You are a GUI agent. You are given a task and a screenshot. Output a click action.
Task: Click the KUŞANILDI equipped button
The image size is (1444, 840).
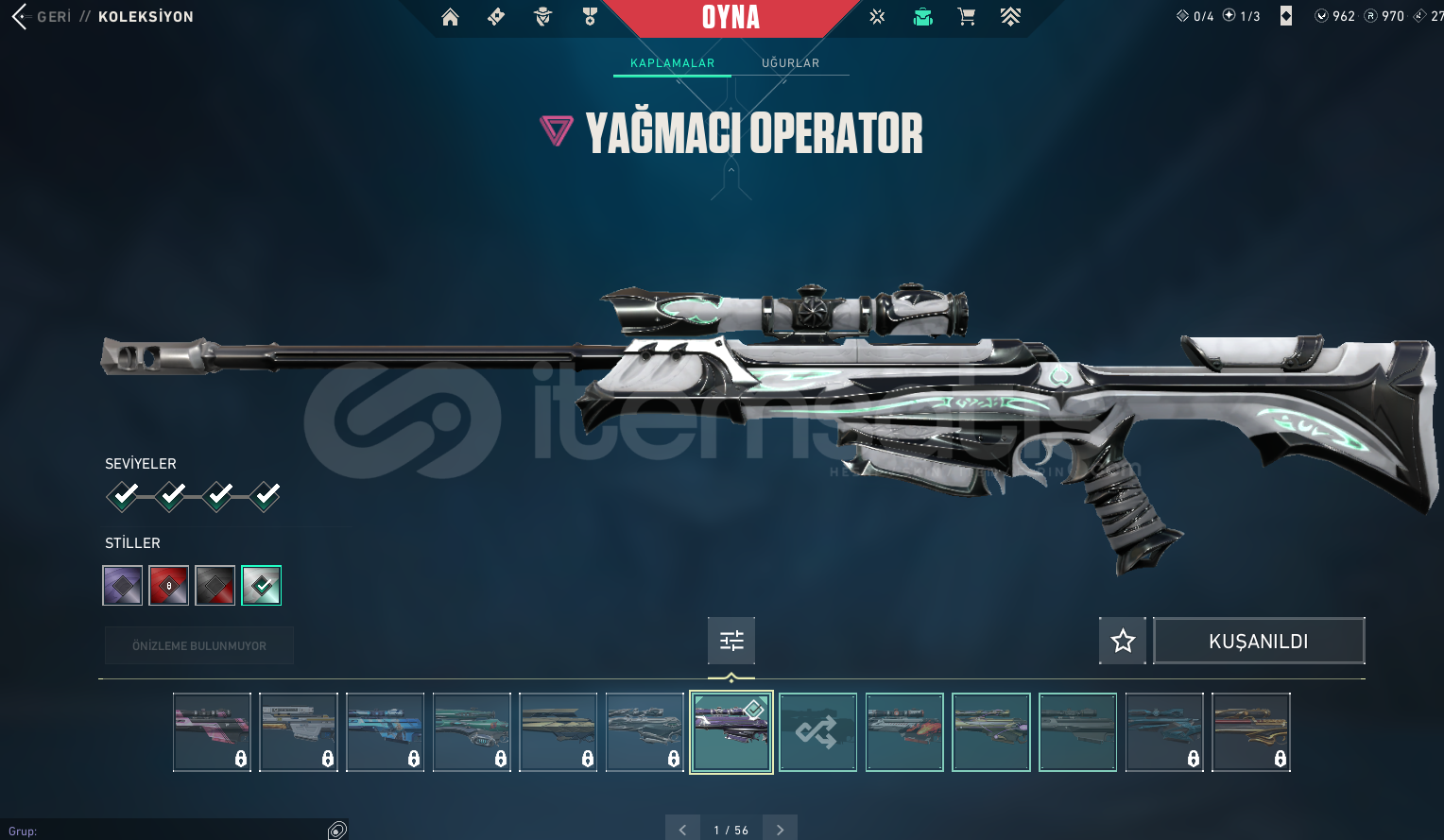[1259, 642]
